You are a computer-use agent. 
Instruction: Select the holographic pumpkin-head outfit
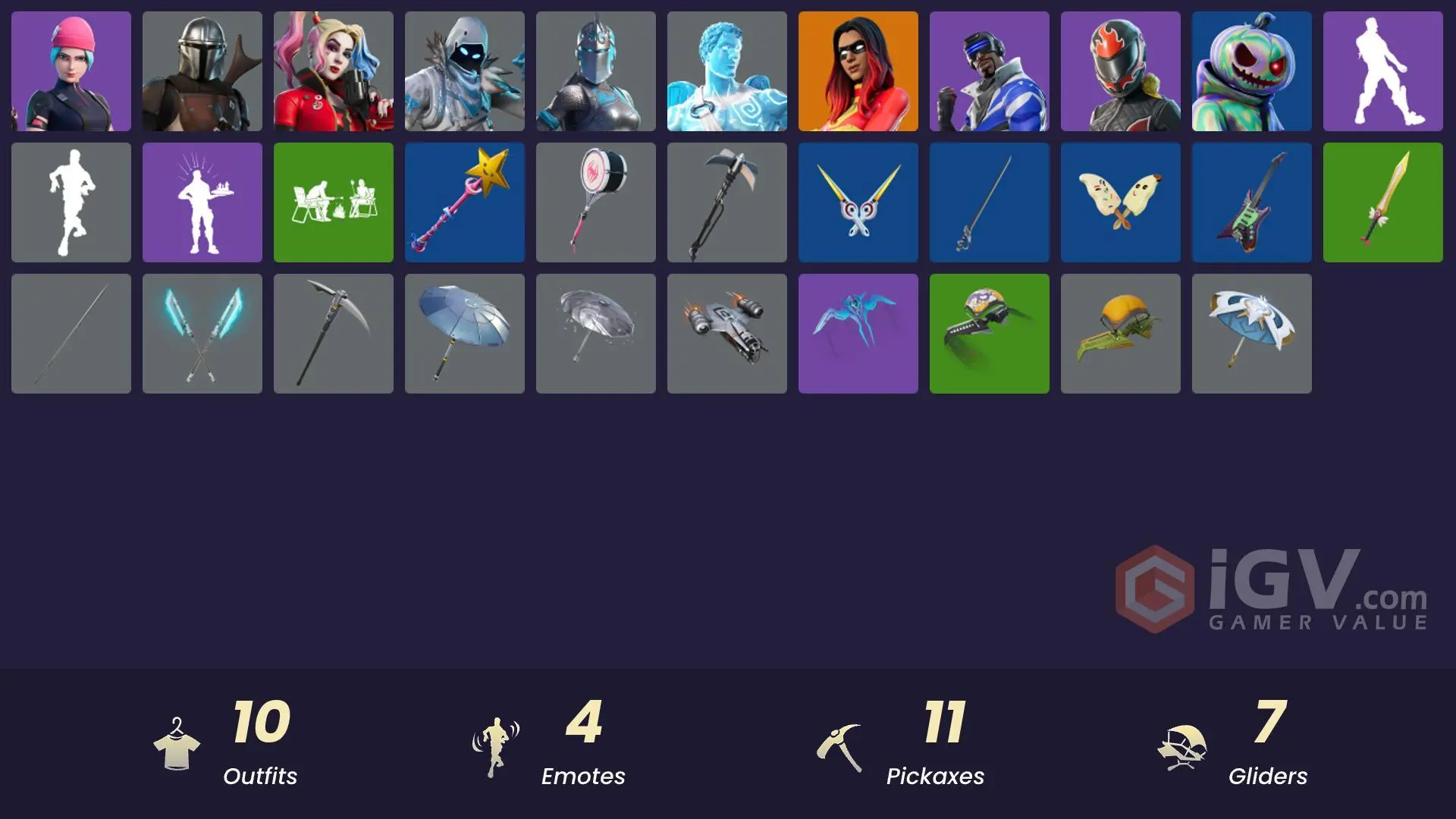[1251, 71]
